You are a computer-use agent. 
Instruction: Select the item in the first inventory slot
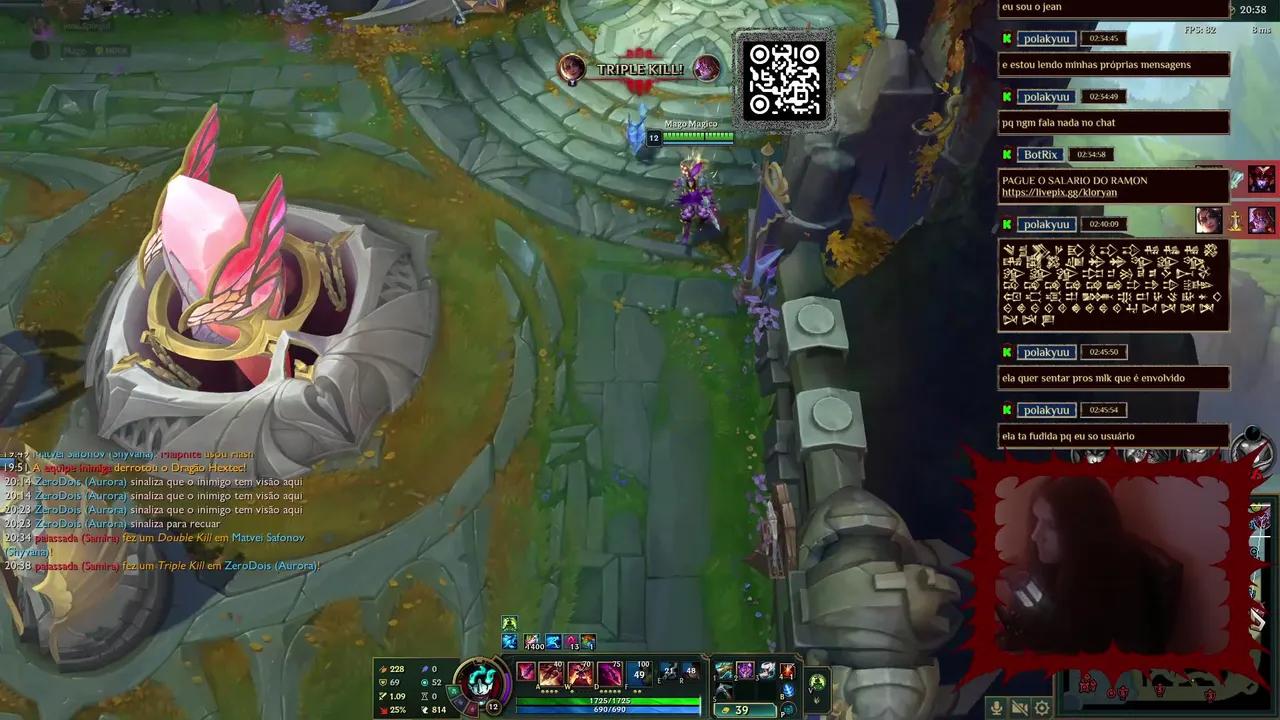(x=724, y=671)
